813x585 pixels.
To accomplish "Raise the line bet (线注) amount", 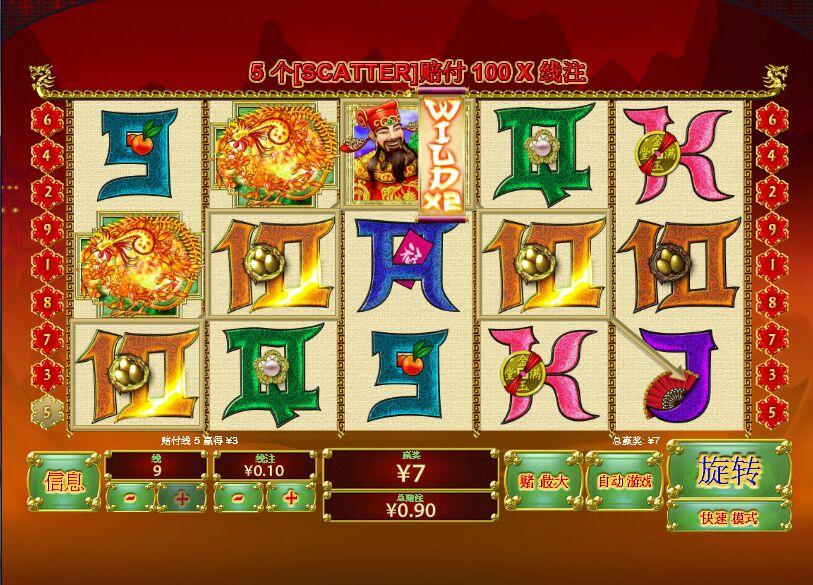I will pos(291,497).
